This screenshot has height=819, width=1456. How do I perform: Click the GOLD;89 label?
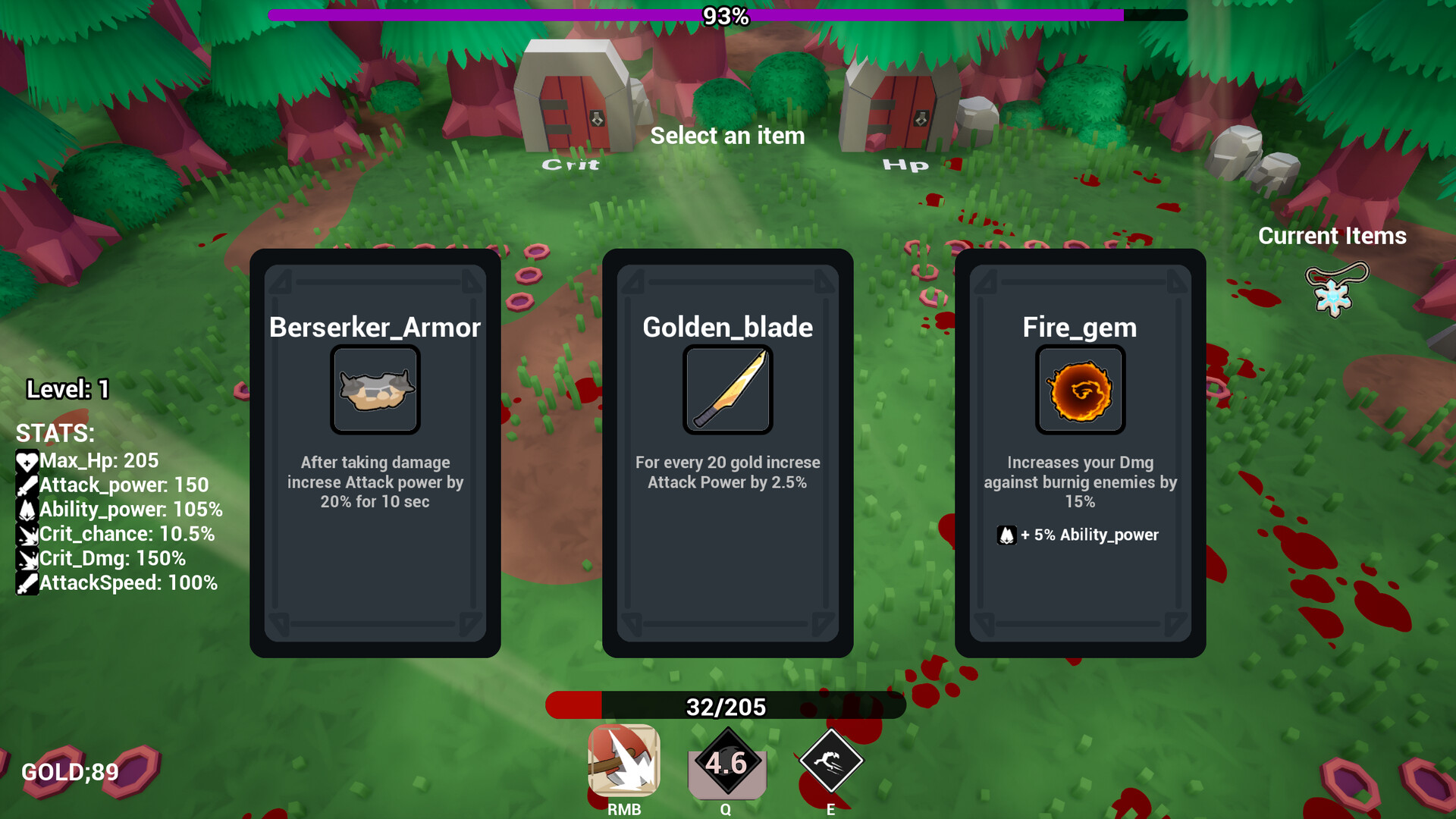click(68, 772)
